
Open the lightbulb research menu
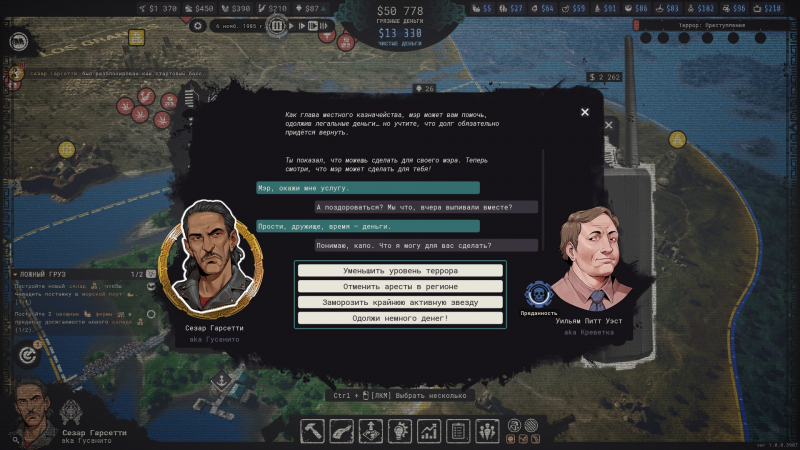pos(401,431)
